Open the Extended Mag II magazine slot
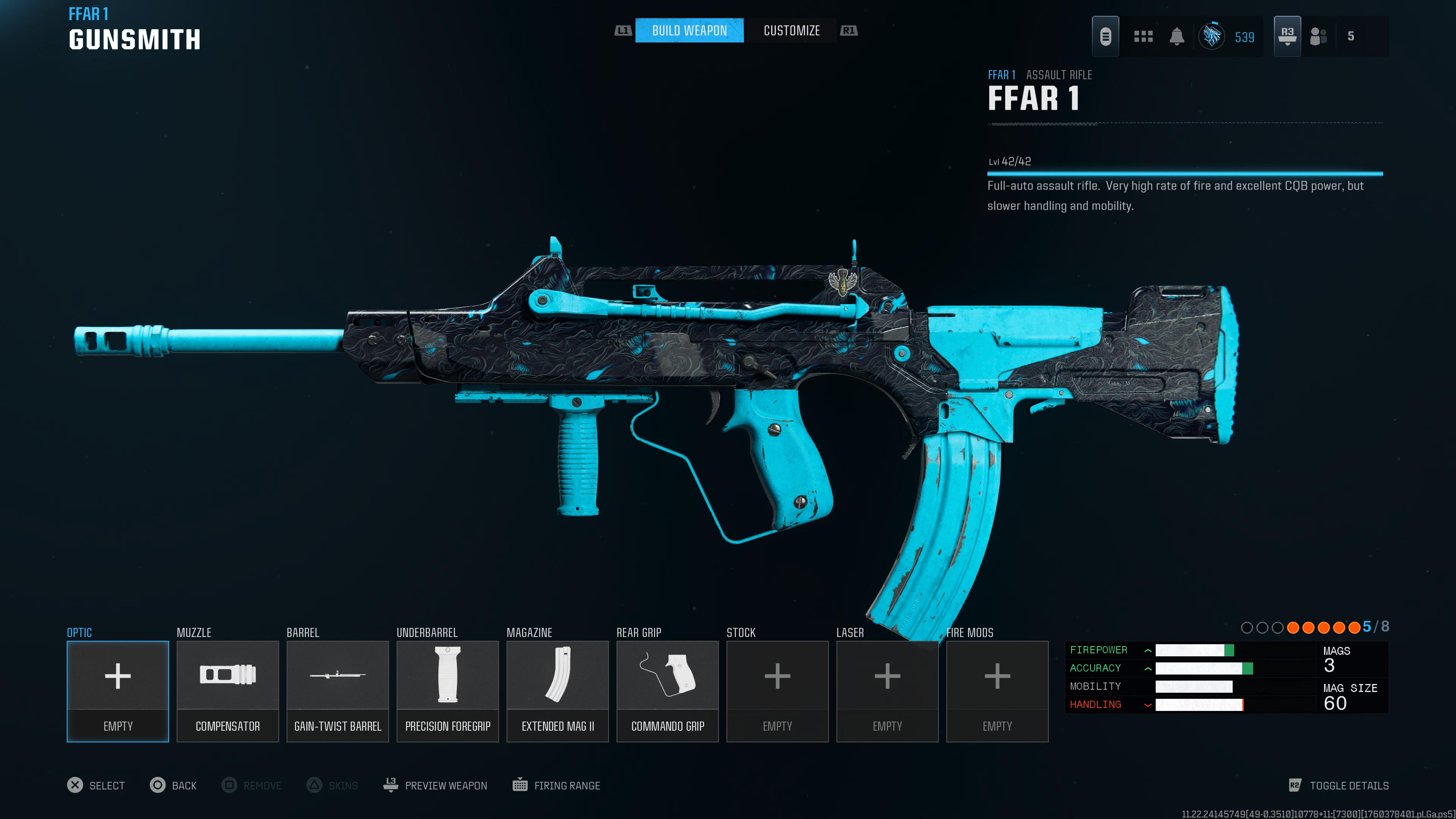1456x819 pixels. [557, 691]
